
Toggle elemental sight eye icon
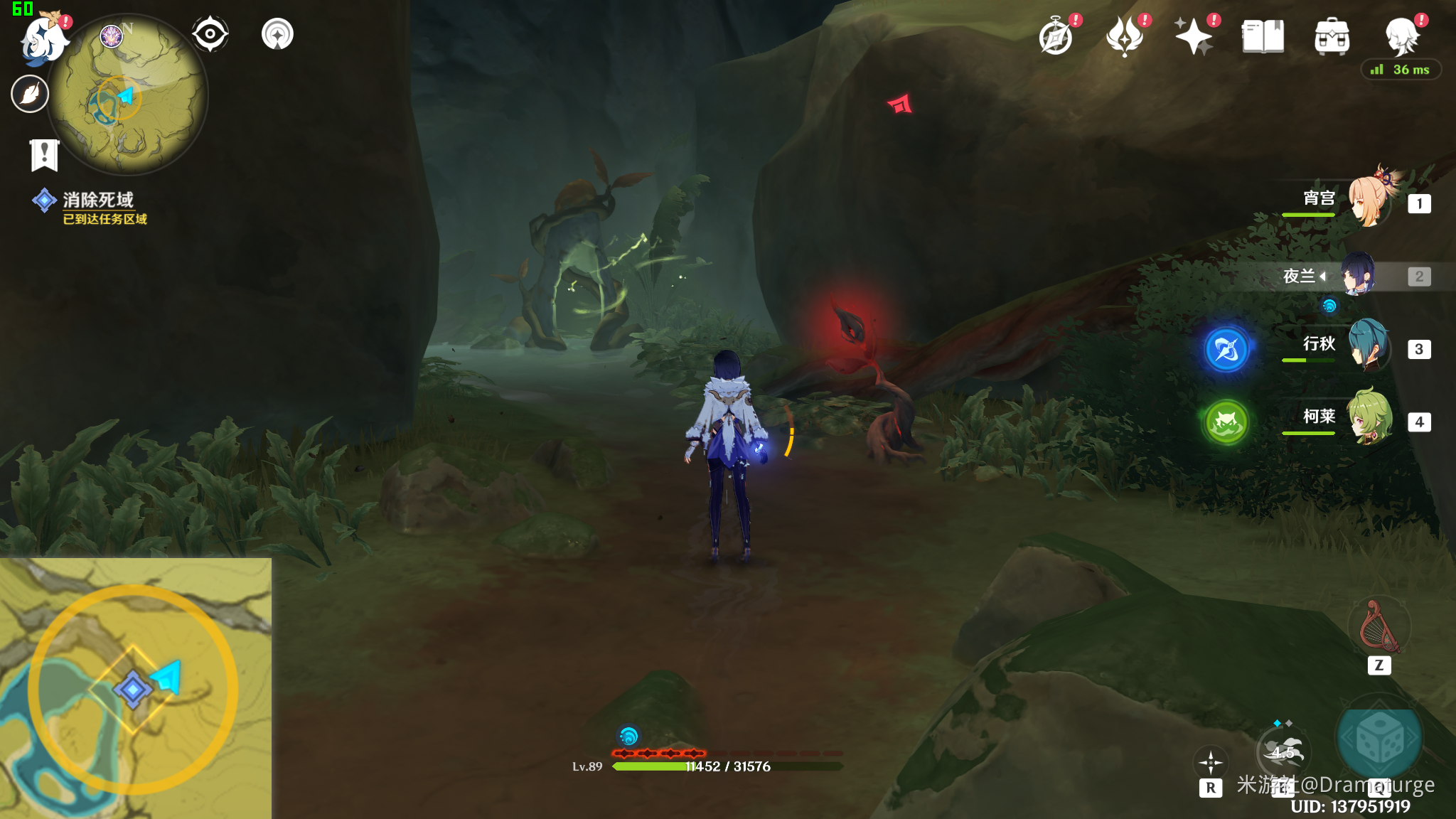210,34
